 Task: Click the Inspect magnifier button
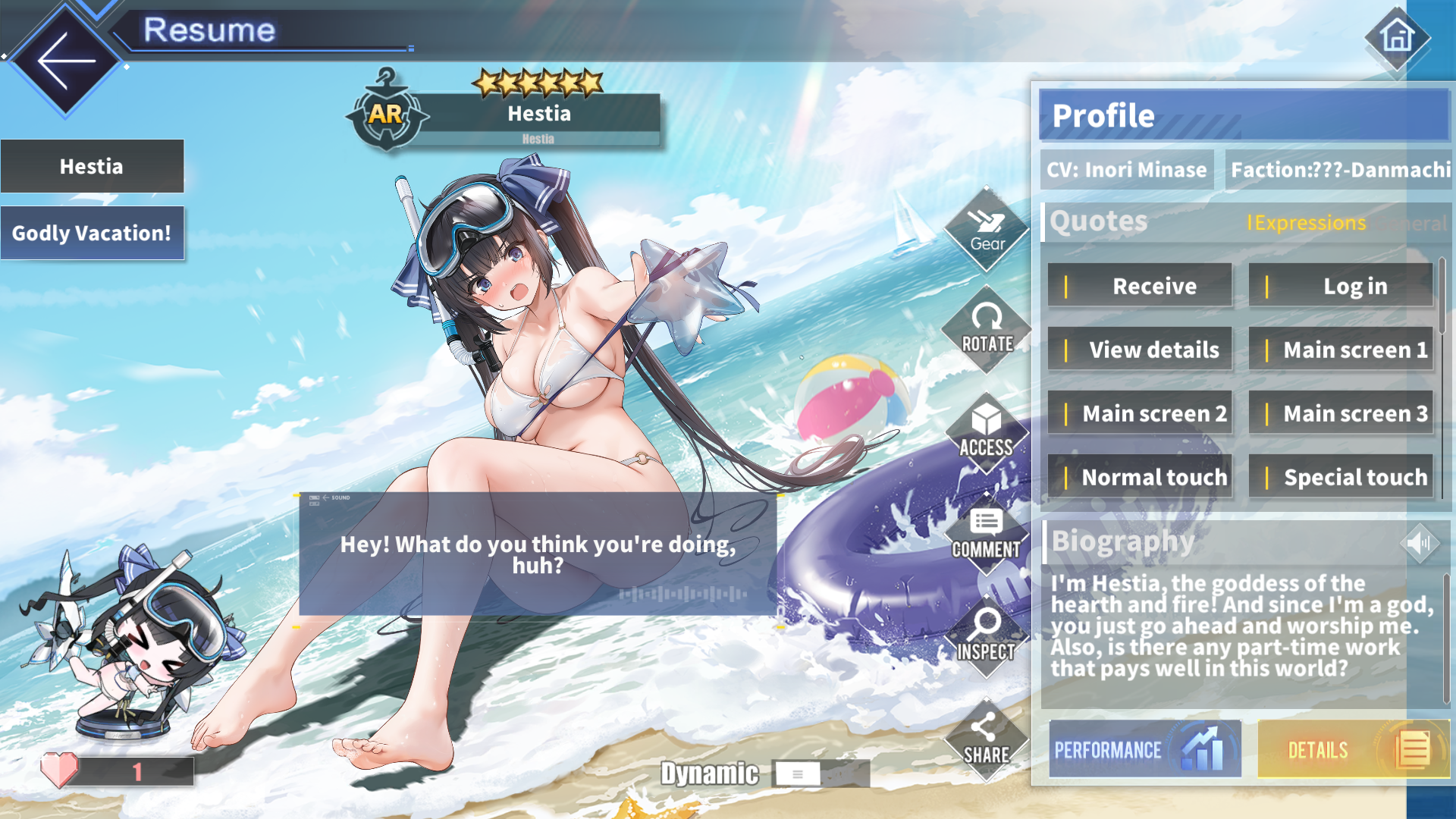pos(987,635)
